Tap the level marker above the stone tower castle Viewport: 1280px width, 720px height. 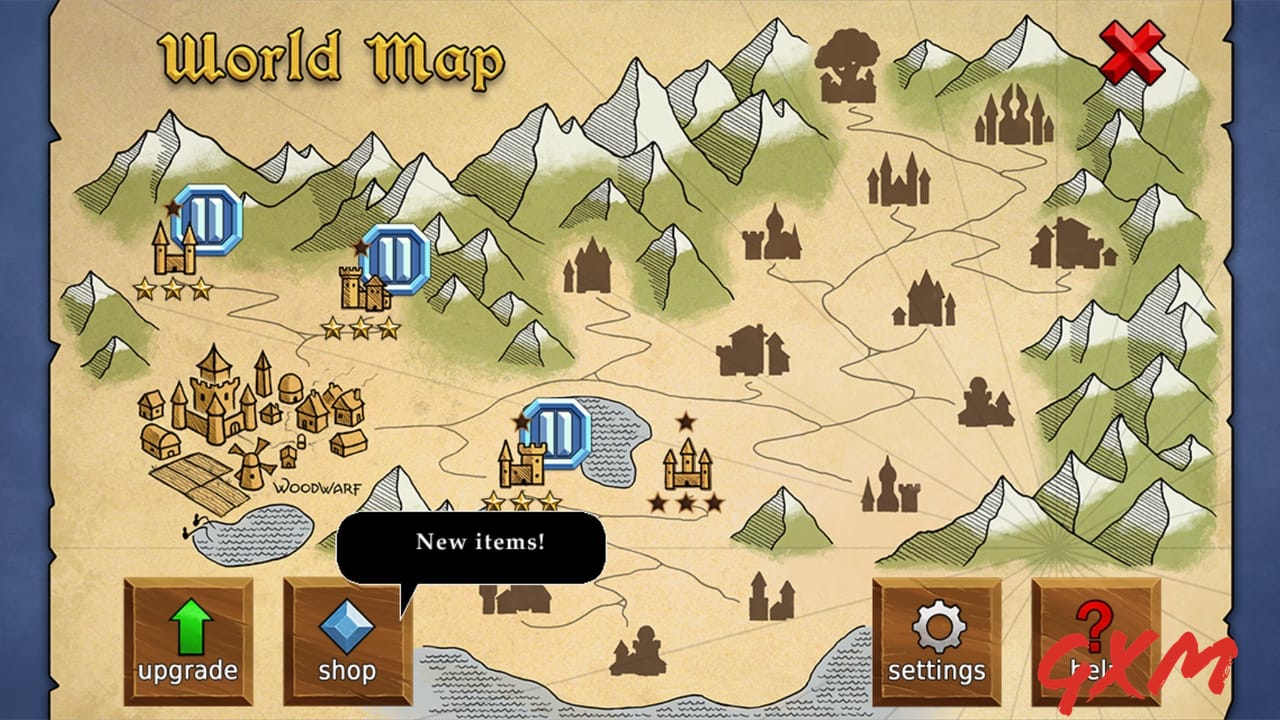tap(396, 258)
